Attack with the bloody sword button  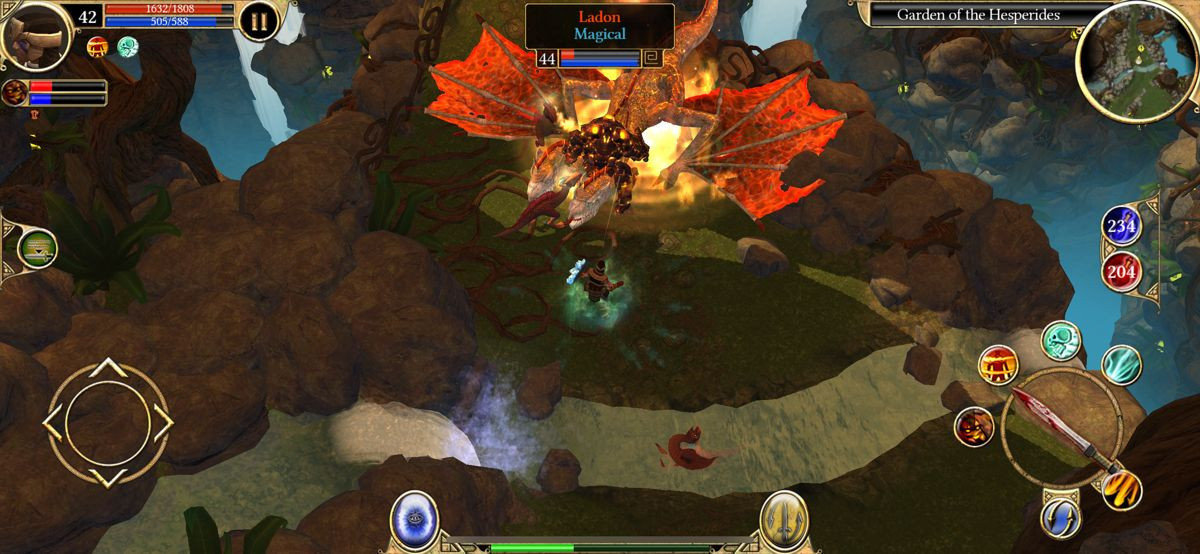pyautogui.click(x=1062, y=427)
